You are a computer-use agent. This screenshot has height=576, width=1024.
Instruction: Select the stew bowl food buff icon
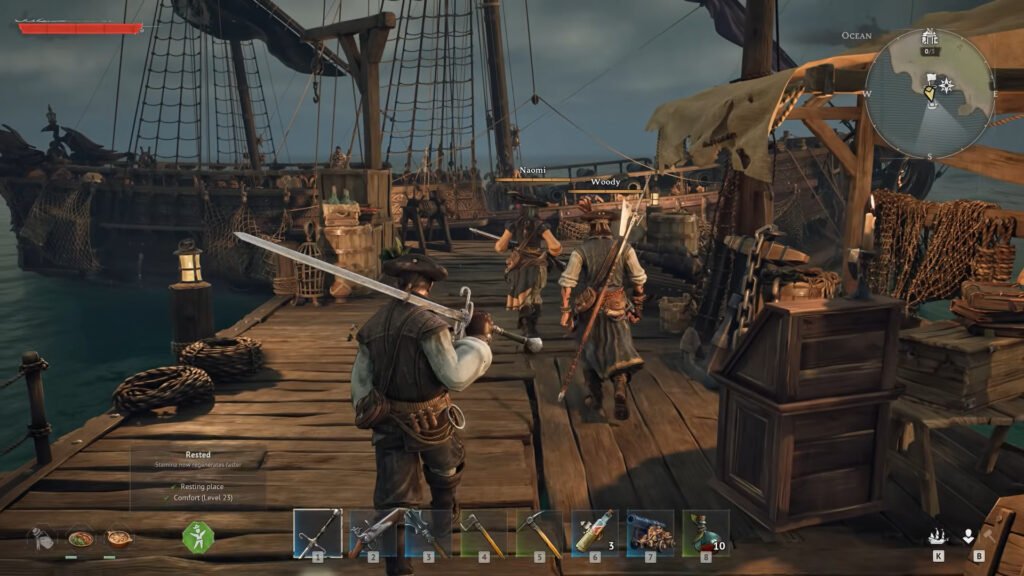[x=119, y=537]
